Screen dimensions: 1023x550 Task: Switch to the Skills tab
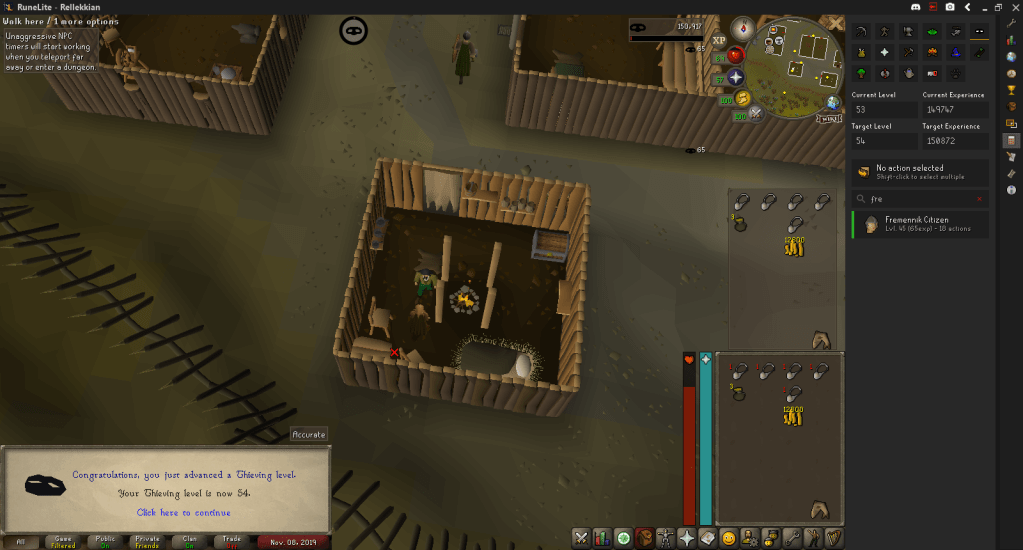coord(602,538)
